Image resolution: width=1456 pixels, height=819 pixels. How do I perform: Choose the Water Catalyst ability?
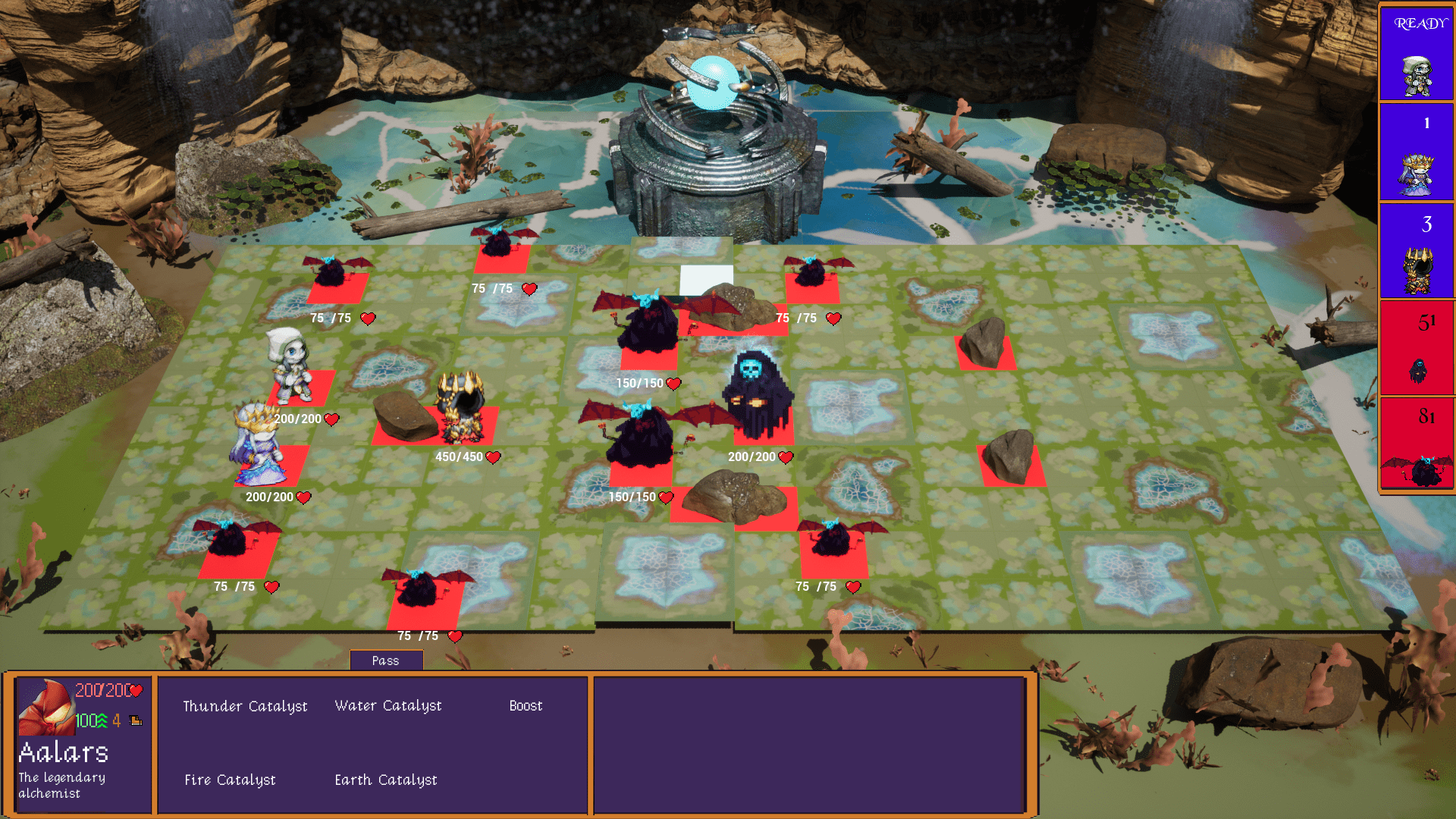click(x=388, y=705)
